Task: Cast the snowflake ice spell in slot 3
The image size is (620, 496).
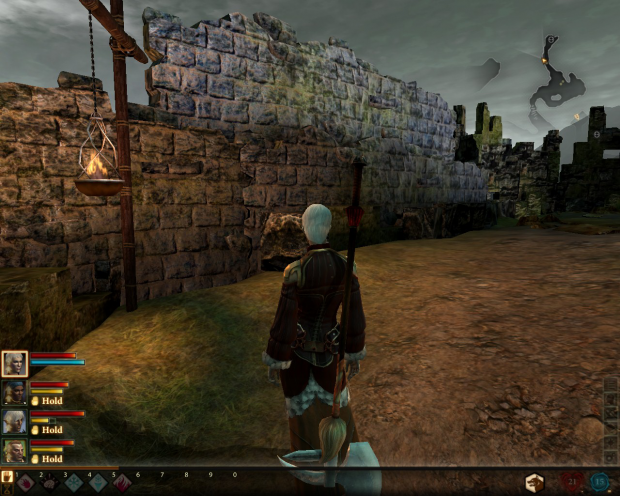Action: pos(74,483)
